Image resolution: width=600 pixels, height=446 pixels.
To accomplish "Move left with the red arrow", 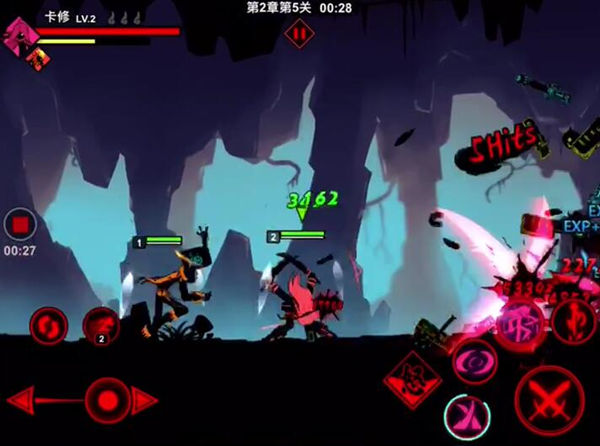I will click(x=40, y=400).
